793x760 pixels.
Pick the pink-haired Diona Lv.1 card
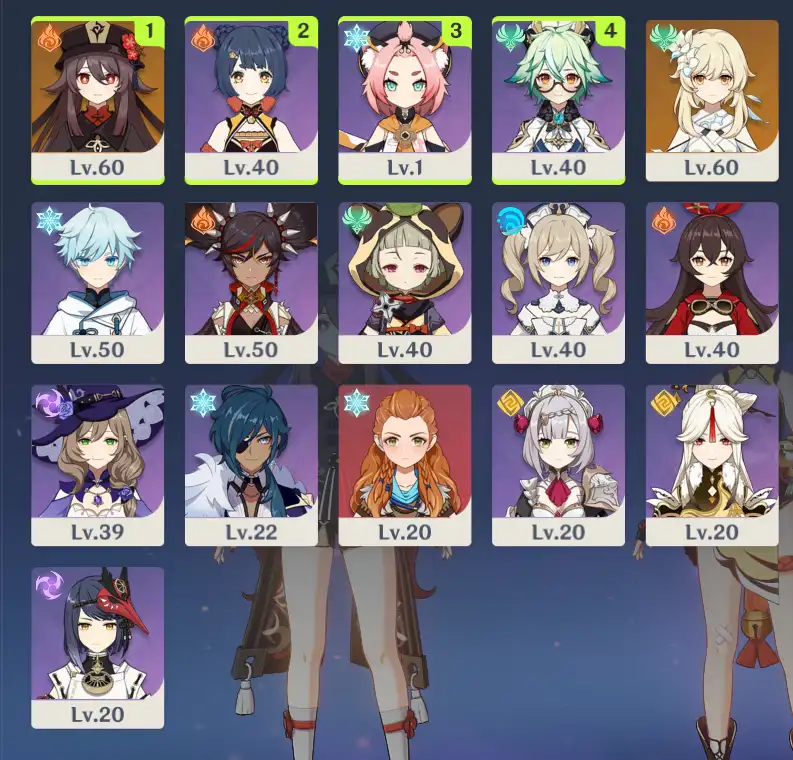405,99
